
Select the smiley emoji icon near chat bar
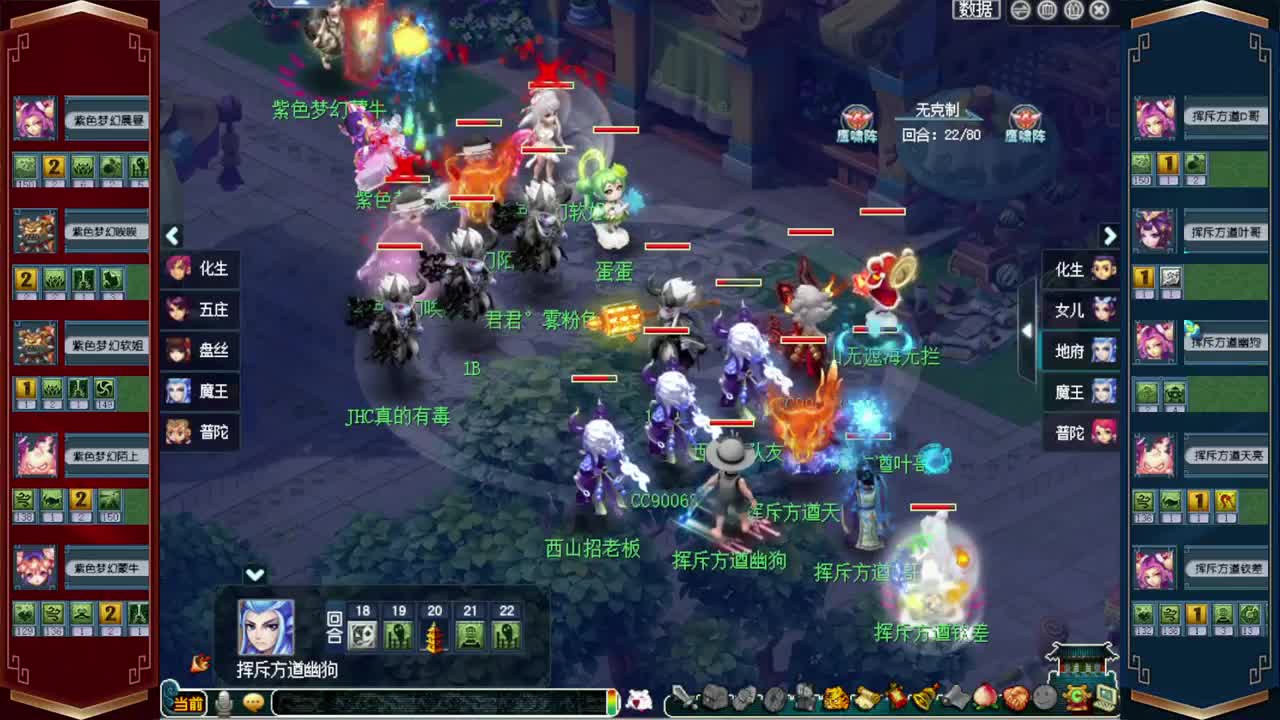252,703
